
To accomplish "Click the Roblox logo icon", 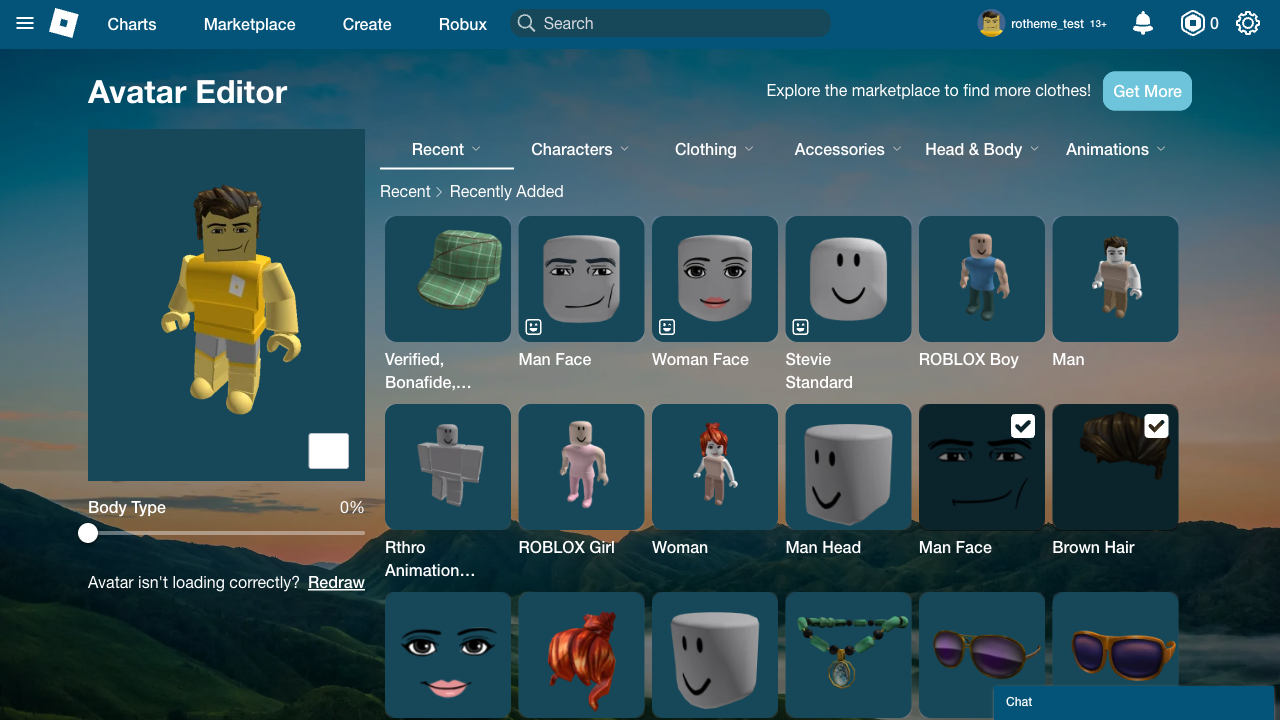I will click(63, 23).
